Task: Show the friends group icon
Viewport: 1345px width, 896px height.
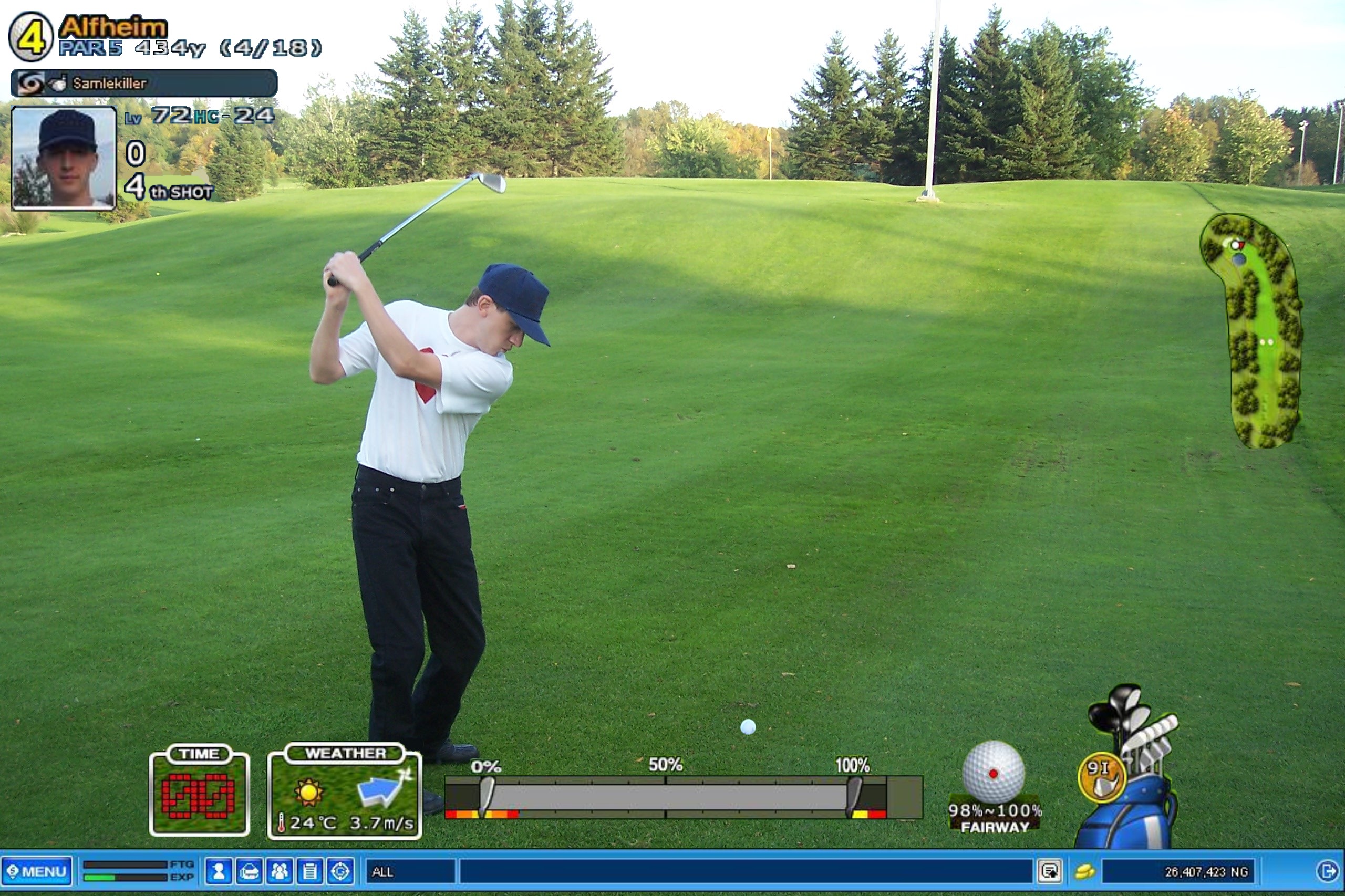Action: point(280,871)
